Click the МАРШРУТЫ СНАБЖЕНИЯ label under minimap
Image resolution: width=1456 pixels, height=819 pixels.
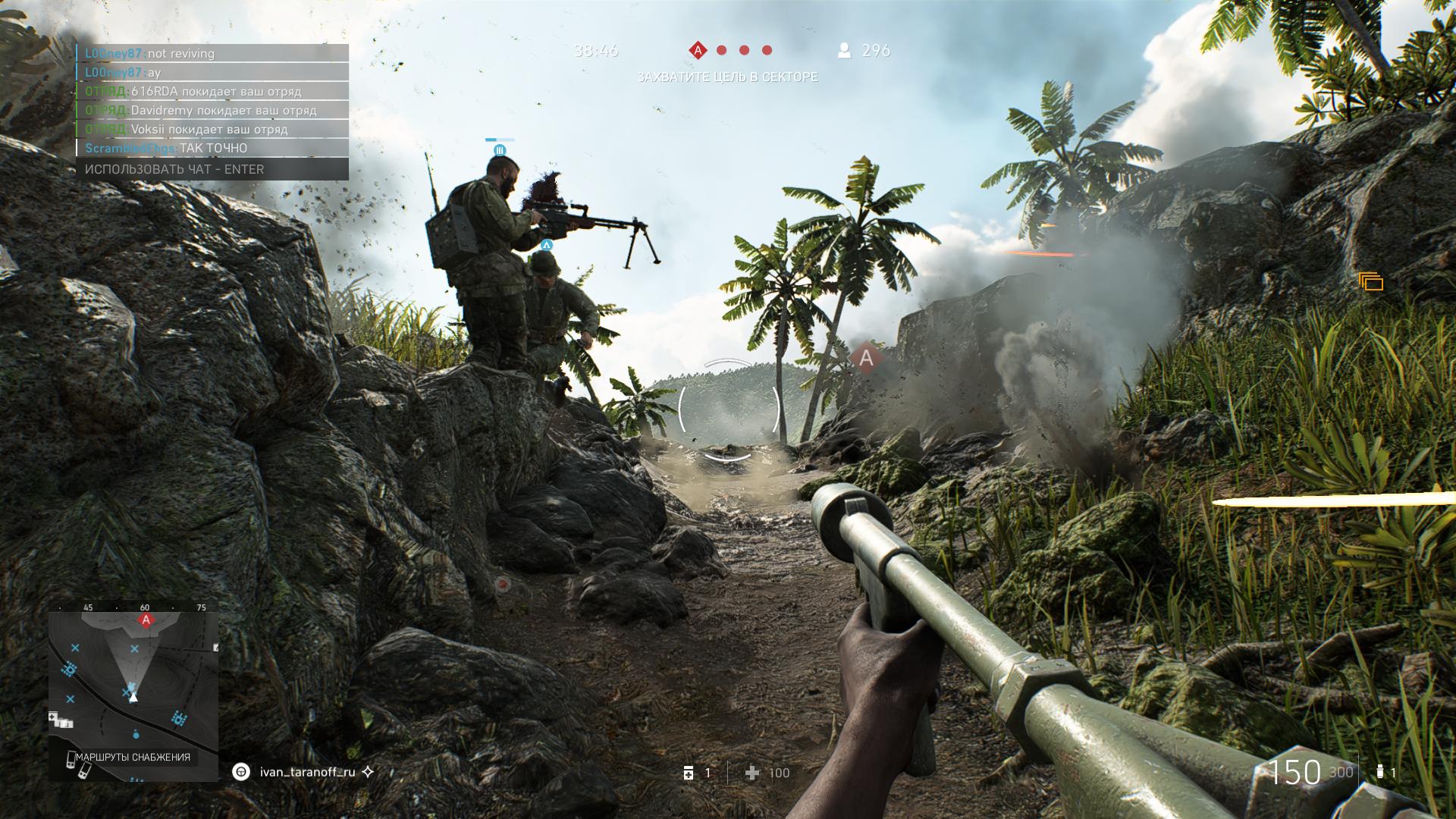tap(133, 757)
